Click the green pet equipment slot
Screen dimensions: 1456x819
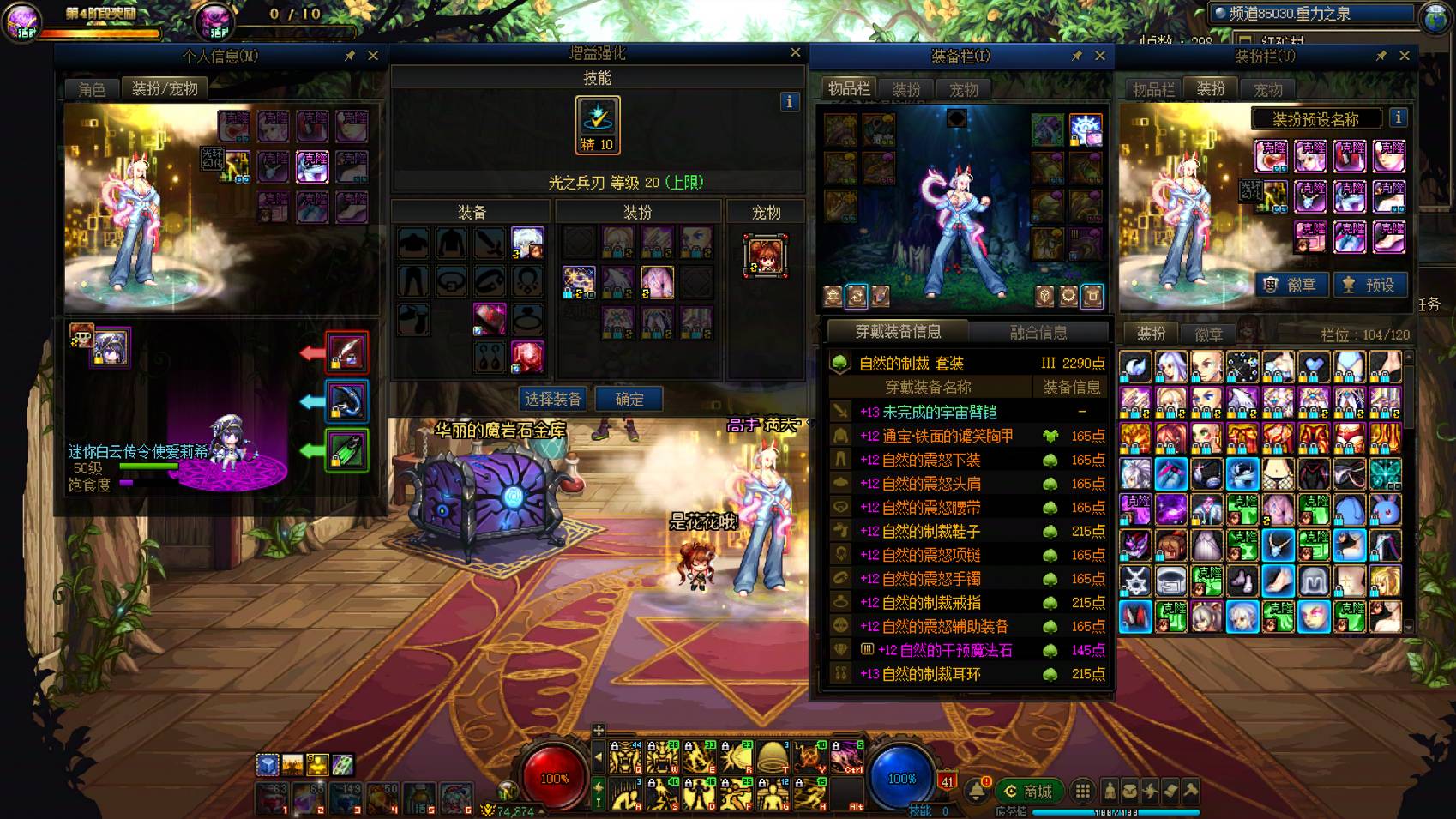347,451
